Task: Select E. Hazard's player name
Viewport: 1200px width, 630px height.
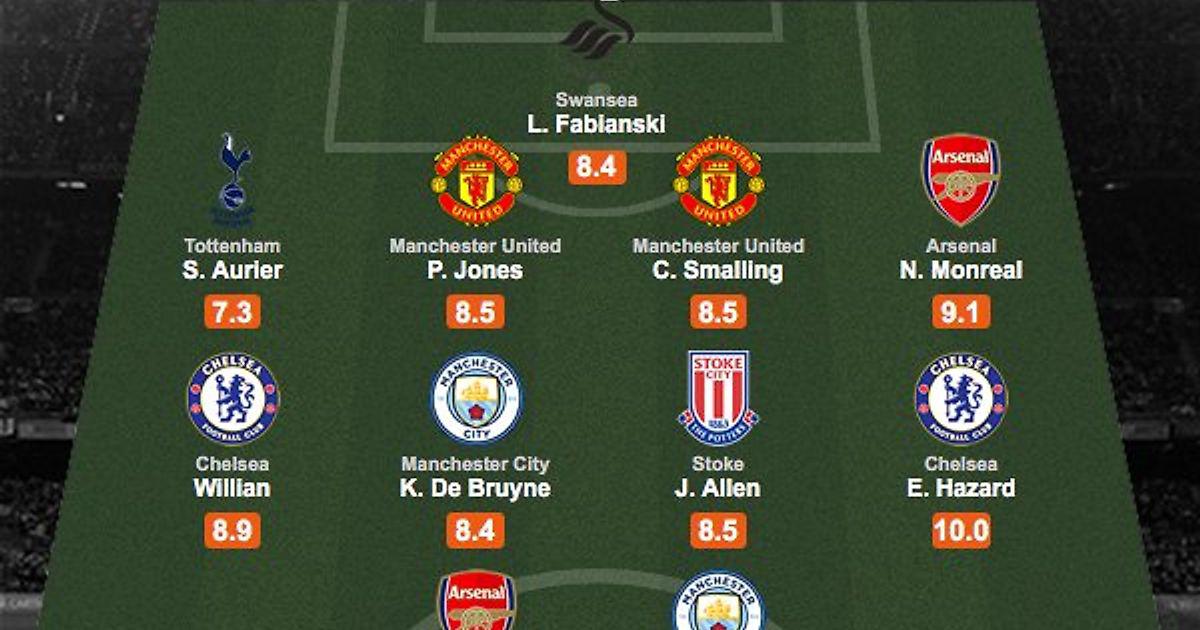Action: click(960, 489)
